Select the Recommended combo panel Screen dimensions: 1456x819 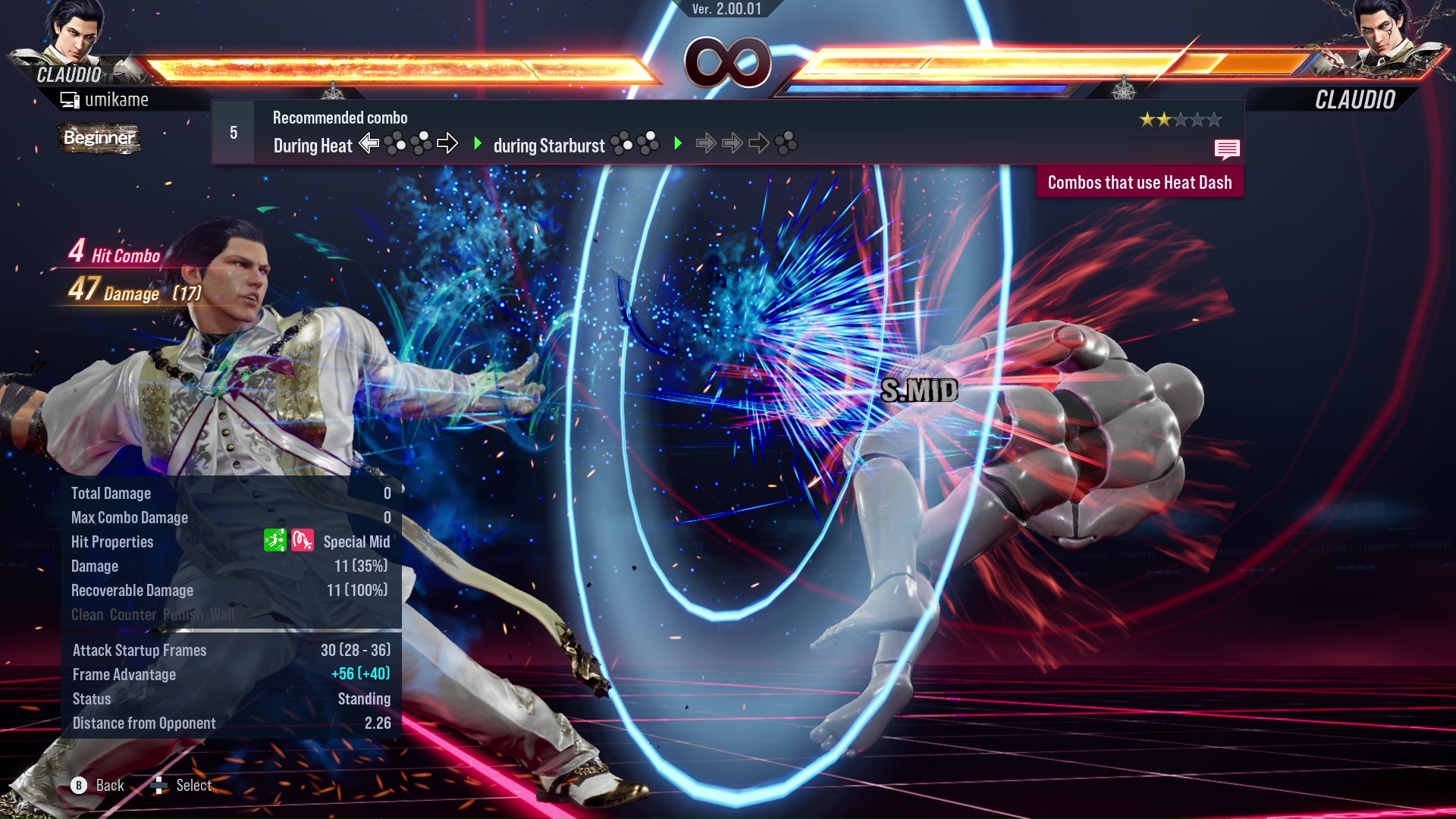pos(728,133)
